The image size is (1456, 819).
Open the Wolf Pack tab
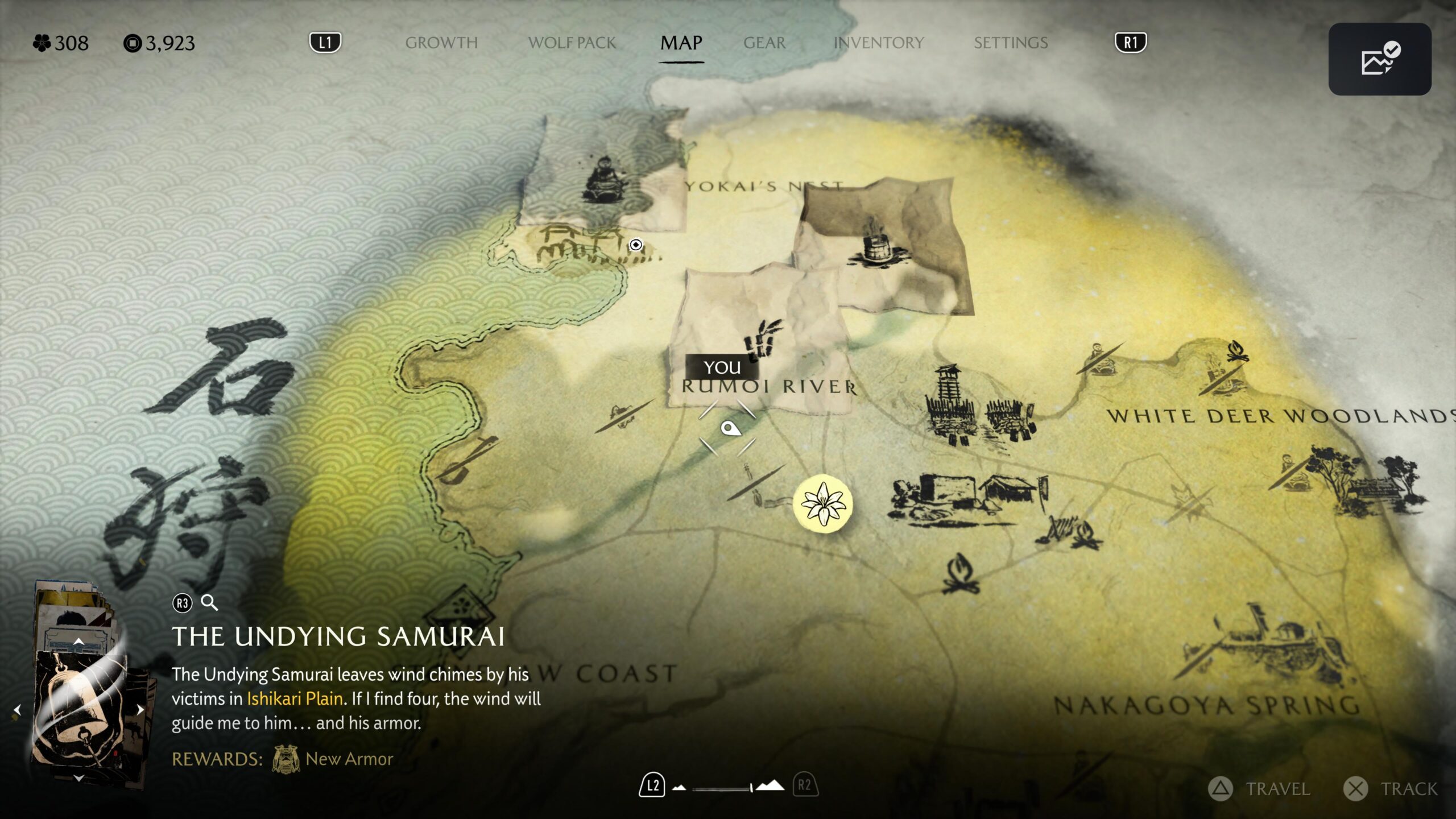[x=572, y=43]
